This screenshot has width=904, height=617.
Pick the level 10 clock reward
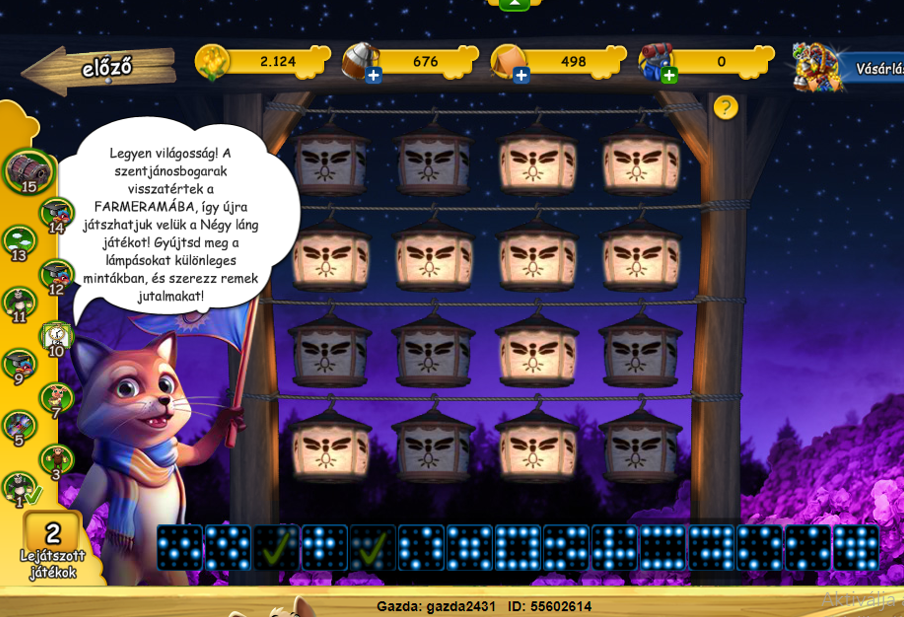[x=56, y=337]
